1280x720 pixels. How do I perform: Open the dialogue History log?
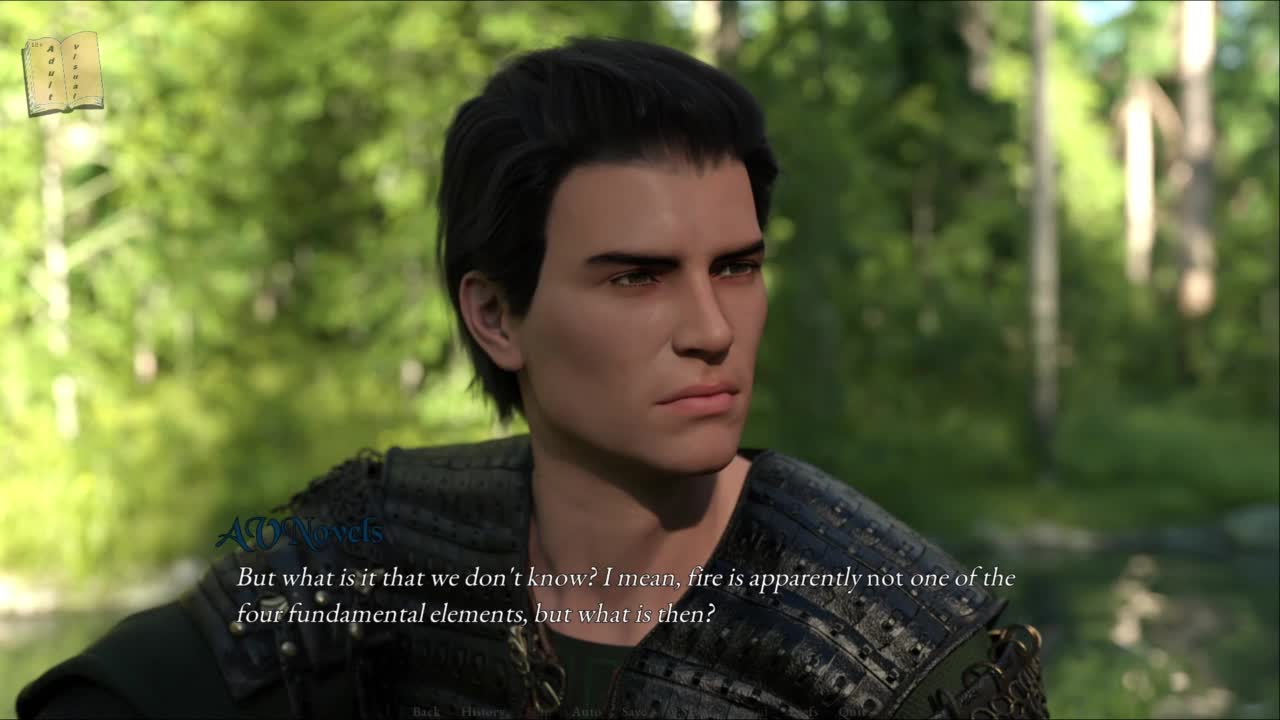point(482,711)
